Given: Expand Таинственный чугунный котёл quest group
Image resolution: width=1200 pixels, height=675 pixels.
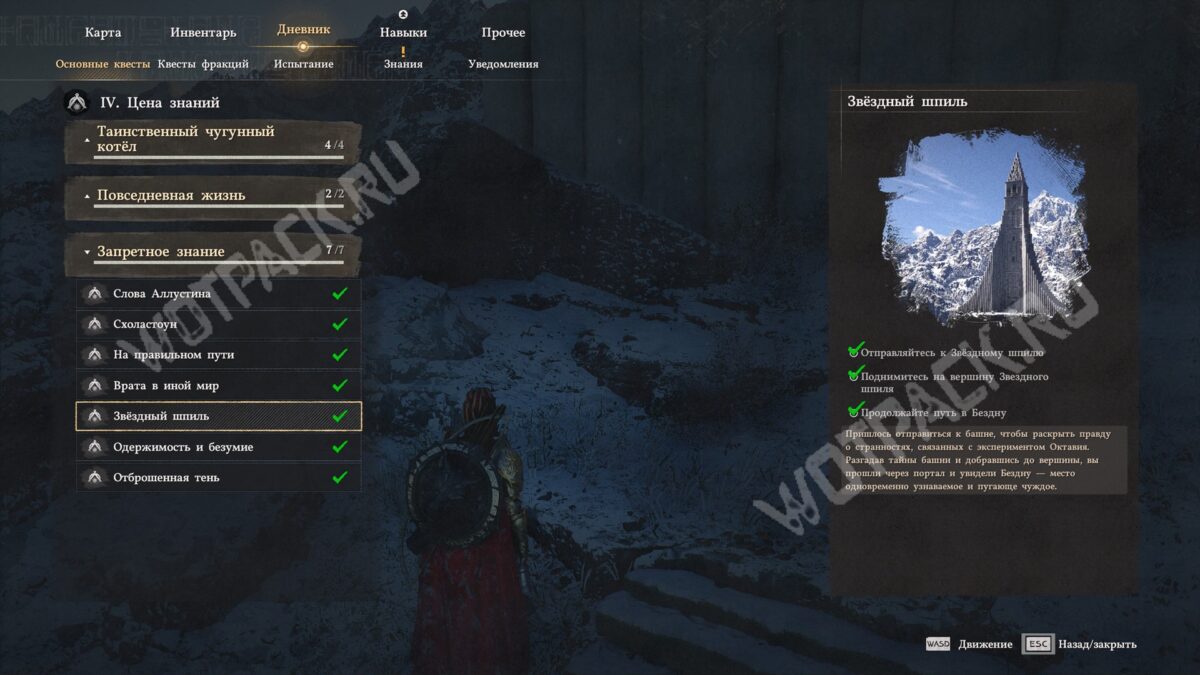Looking at the screenshot, I should coord(213,140).
